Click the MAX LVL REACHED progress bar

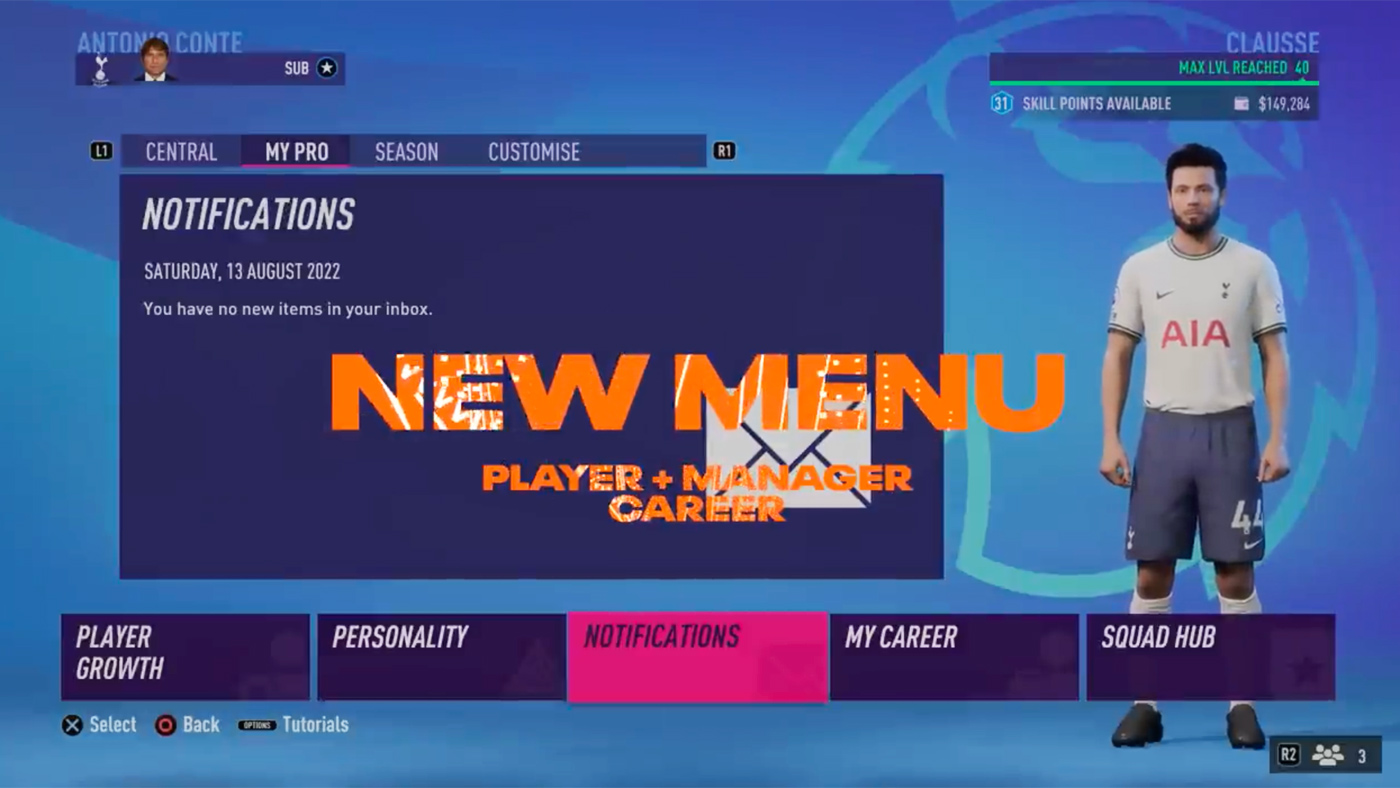[x=1155, y=72]
